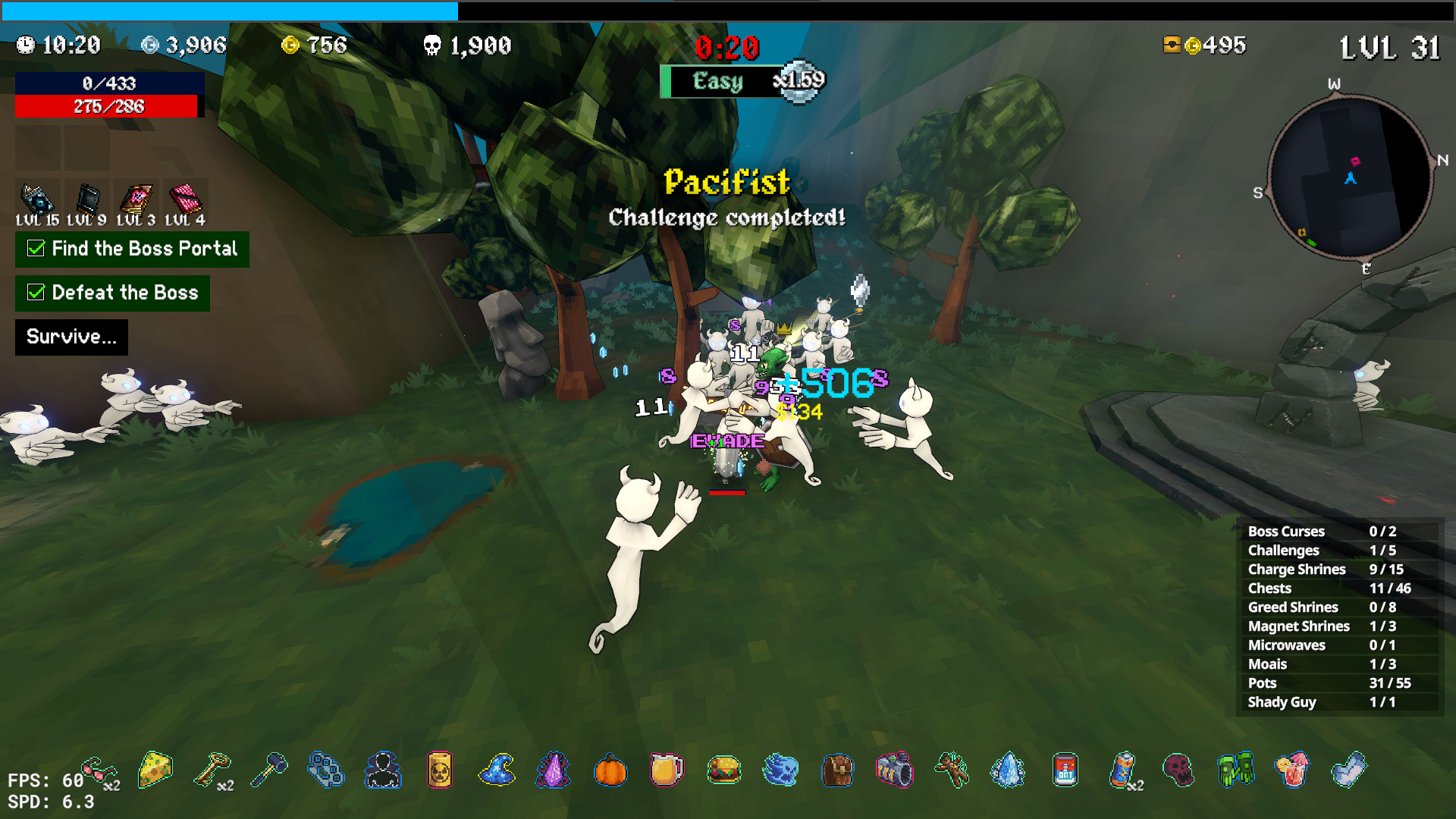1456x819 pixels.
Task: Select the Charge Shrines tracker row
Action: [1338, 570]
